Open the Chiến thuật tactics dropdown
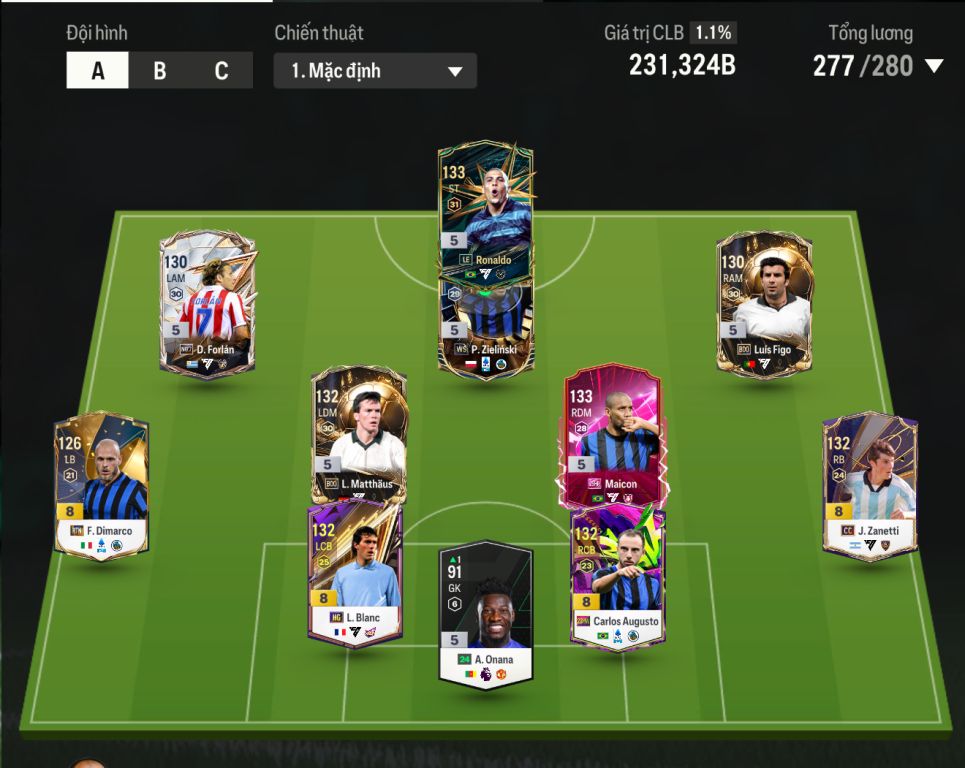 pos(375,71)
